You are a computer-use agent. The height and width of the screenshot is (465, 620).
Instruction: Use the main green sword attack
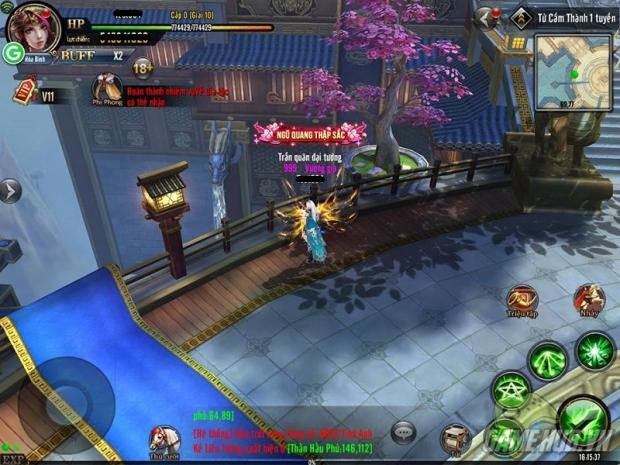581,417
